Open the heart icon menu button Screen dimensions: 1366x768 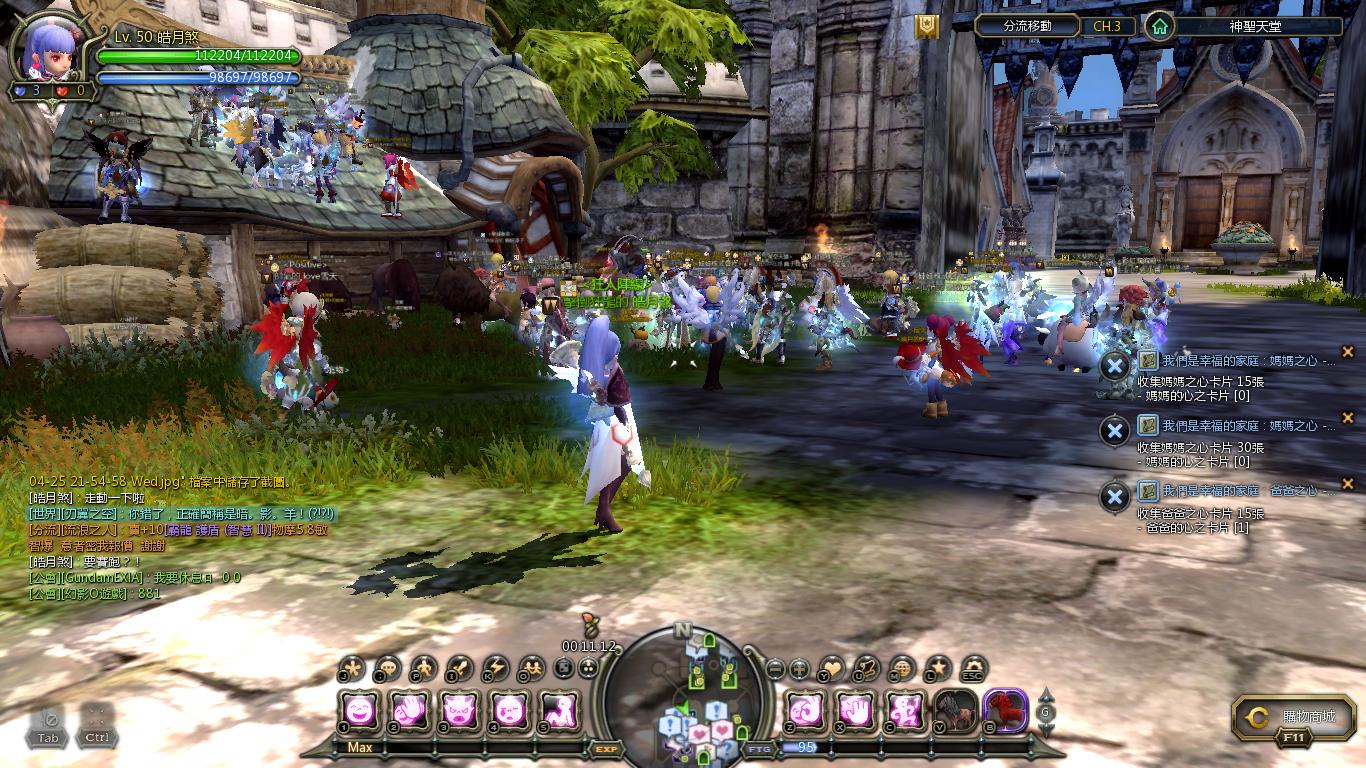click(832, 668)
